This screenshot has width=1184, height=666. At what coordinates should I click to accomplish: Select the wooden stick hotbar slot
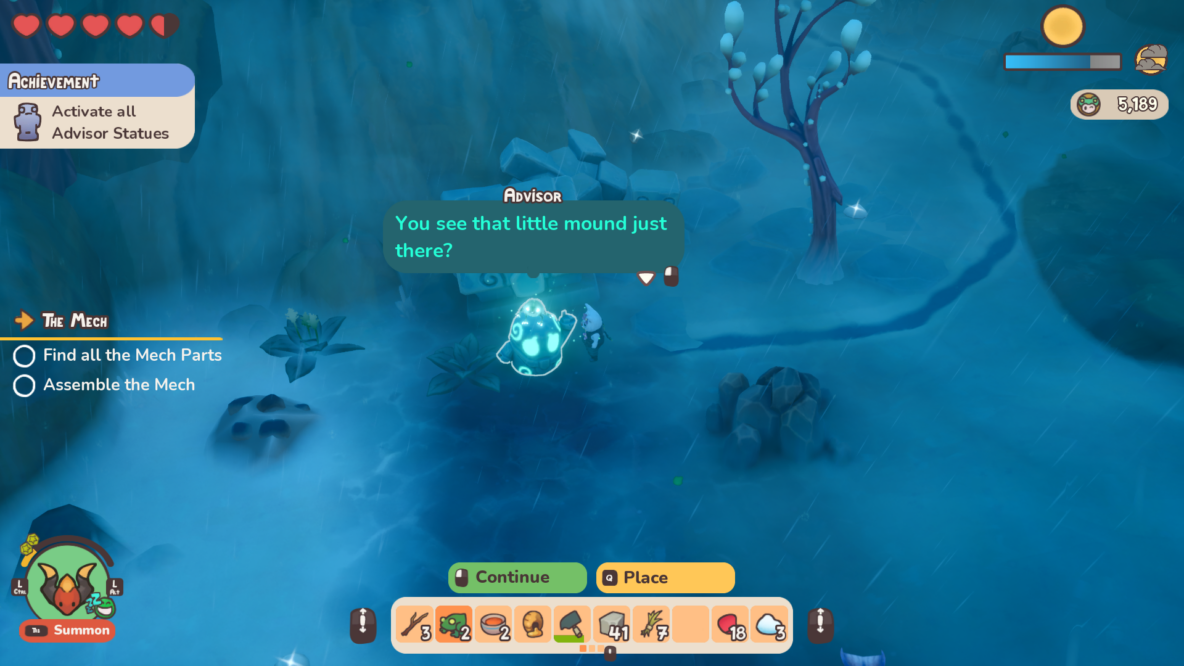click(x=414, y=624)
